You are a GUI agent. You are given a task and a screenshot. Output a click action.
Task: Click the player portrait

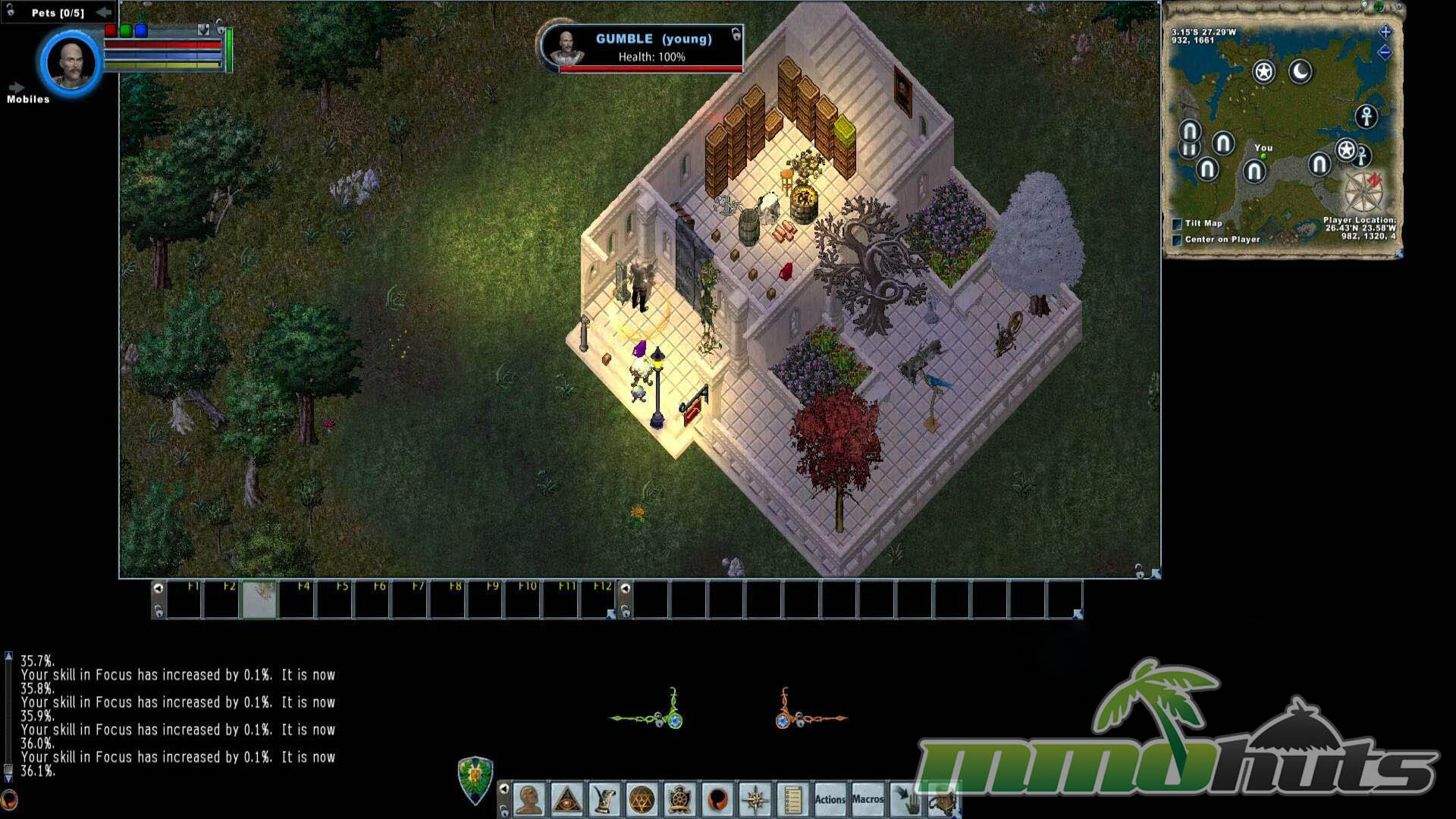(x=71, y=64)
